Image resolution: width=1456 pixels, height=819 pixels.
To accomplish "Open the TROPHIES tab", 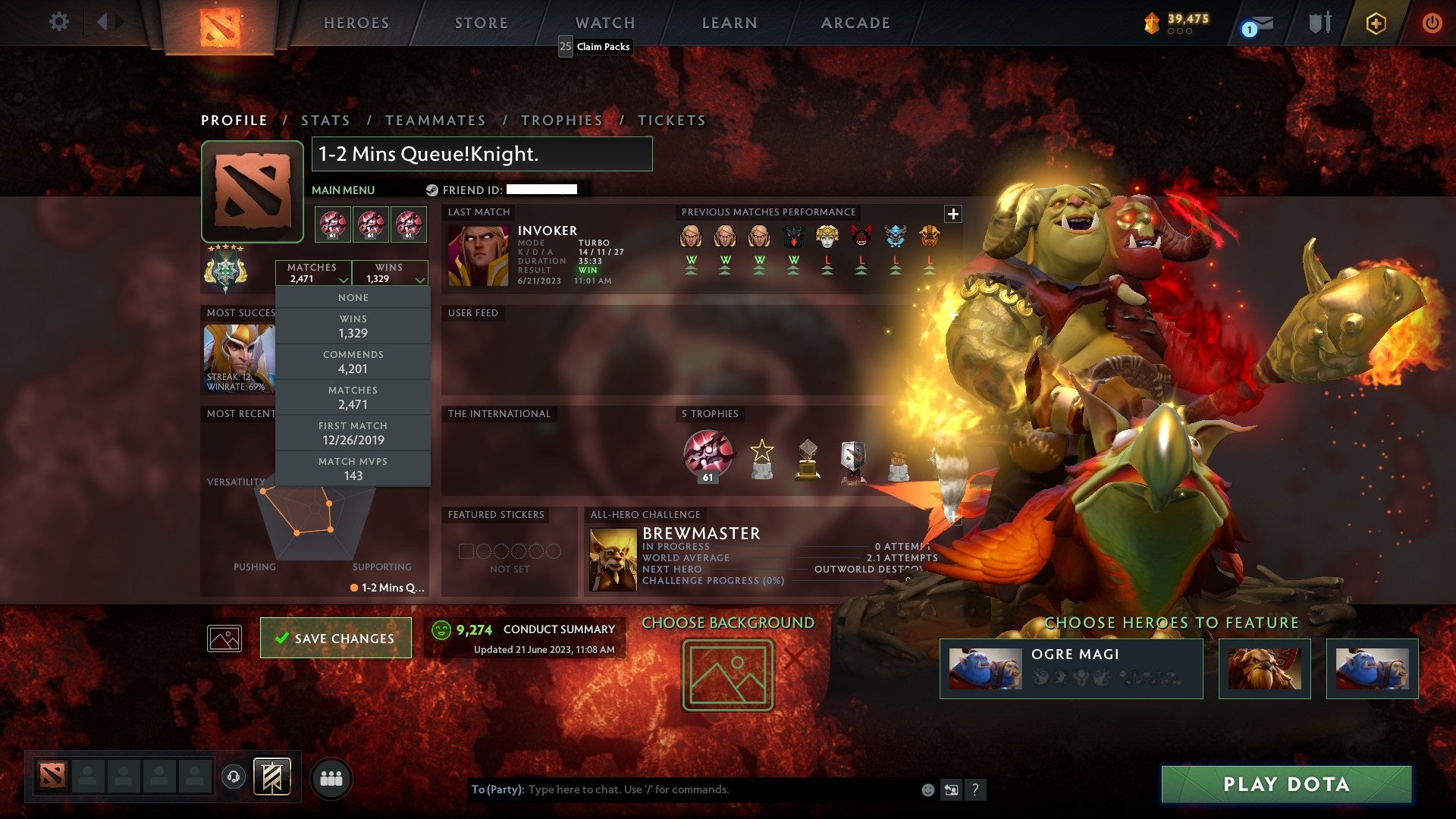I will click(x=561, y=120).
